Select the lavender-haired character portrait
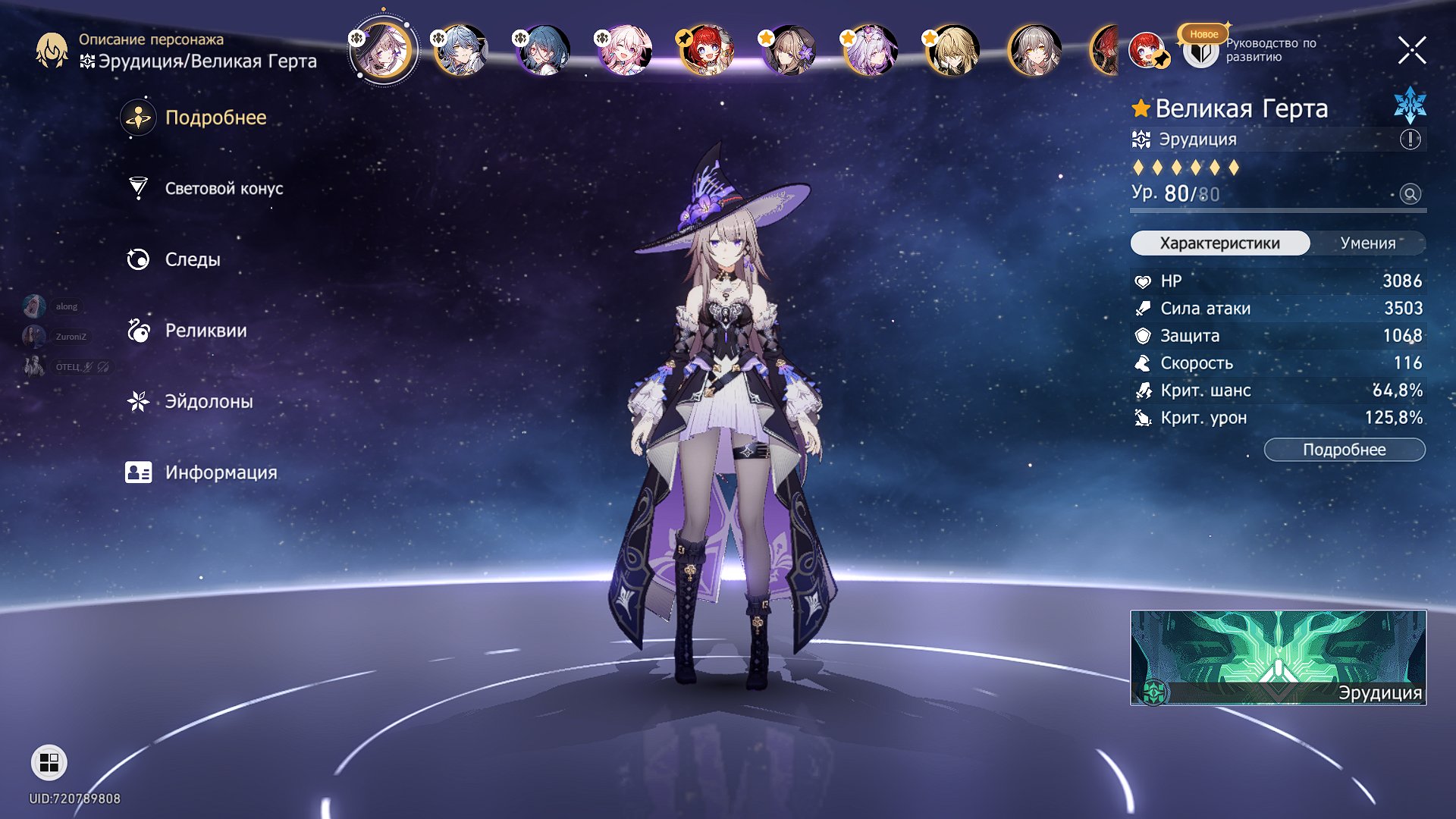This screenshot has width=1456, height=819. click(x=870, y=51)
